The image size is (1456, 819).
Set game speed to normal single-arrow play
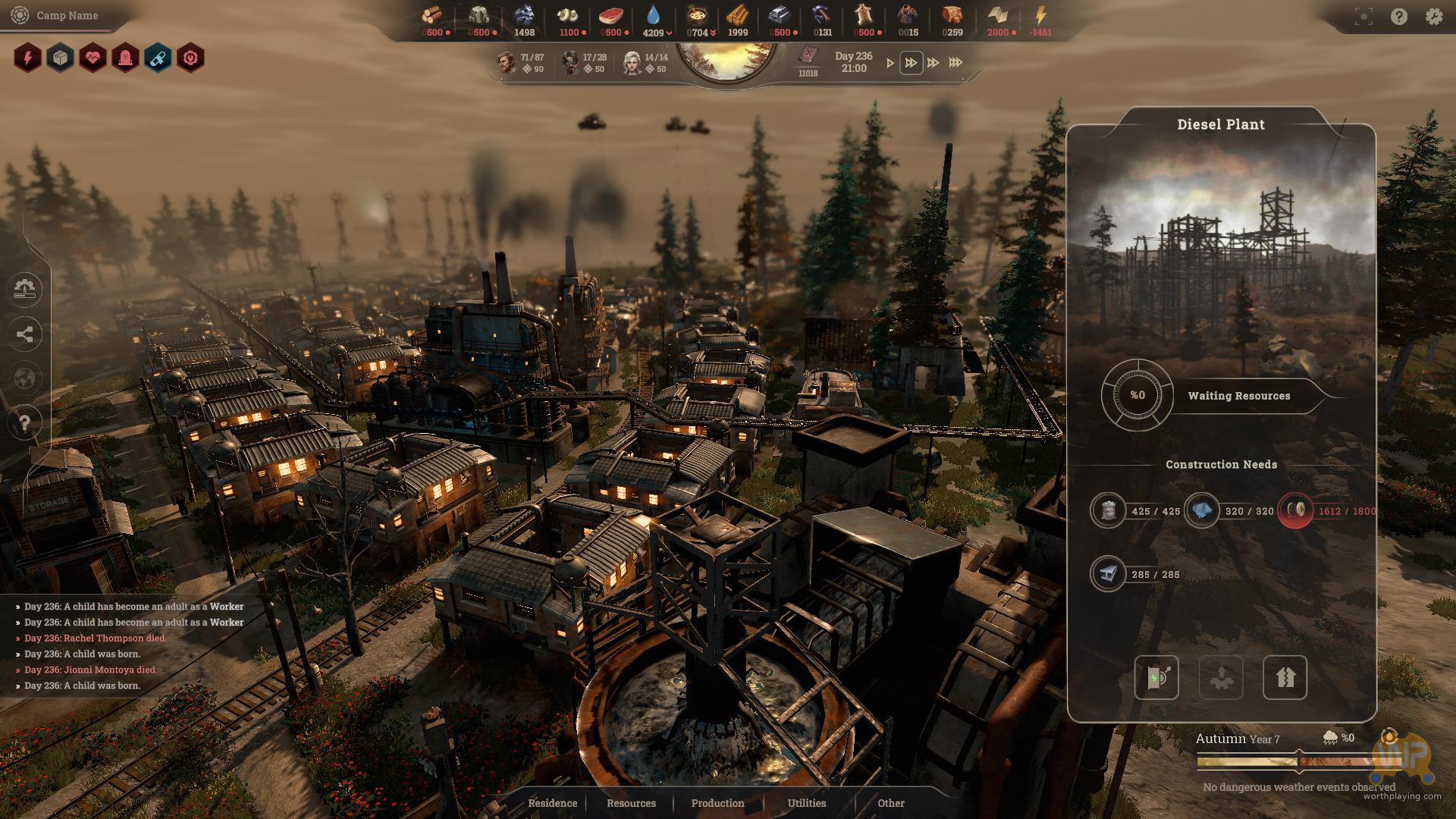[x=890, y=63]
